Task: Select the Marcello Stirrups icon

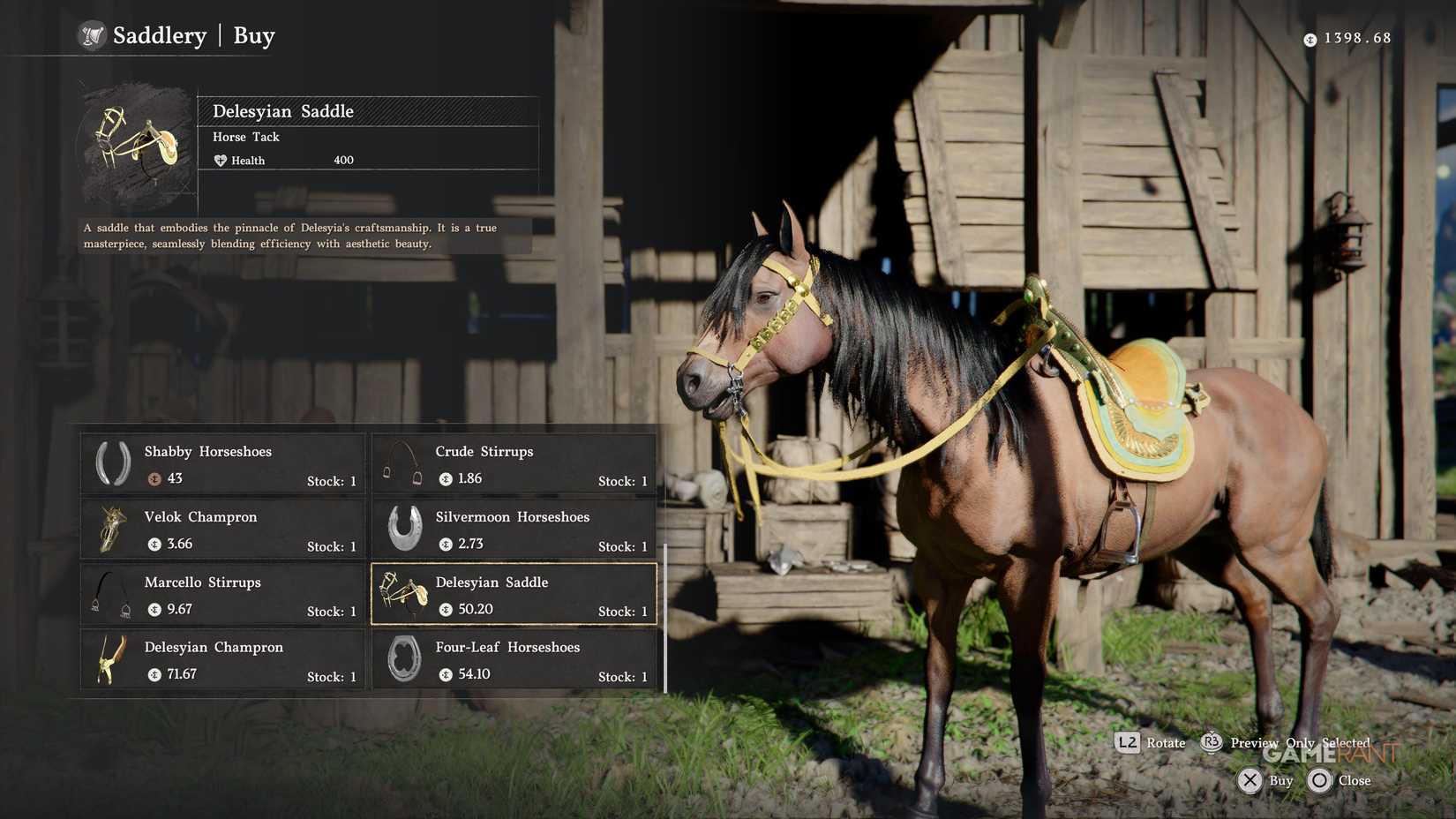Action: [x=111, y=595]
